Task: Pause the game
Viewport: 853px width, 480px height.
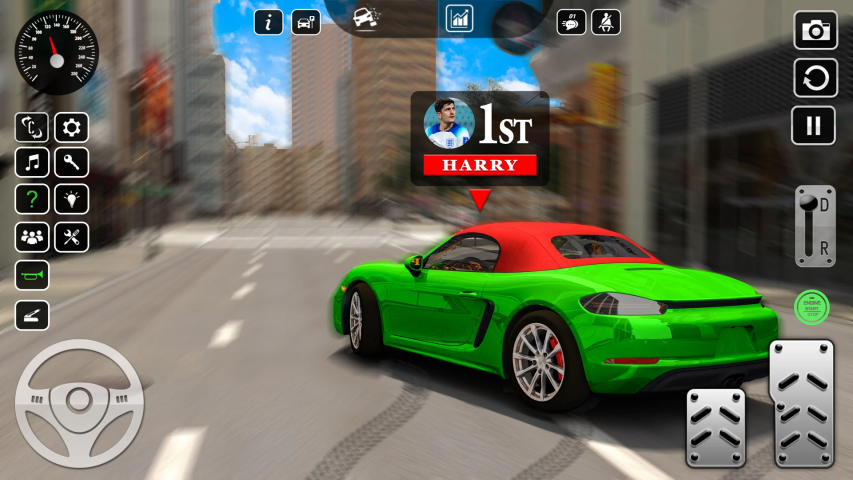Action: point(814,125)
